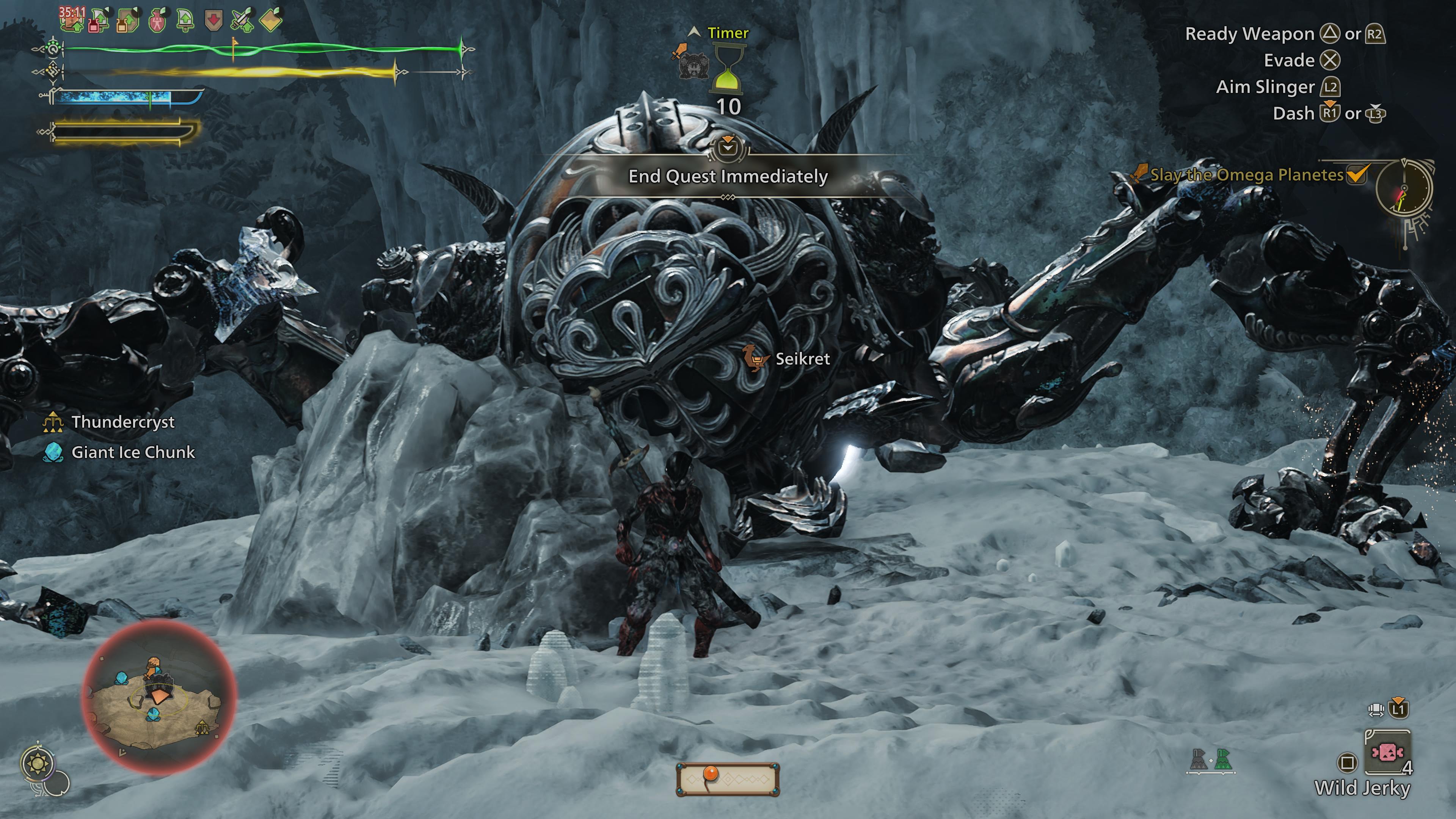Screen dimensions: 1456x819
Task: Click the crossed swords buff icon
Action: pos(242,20)
